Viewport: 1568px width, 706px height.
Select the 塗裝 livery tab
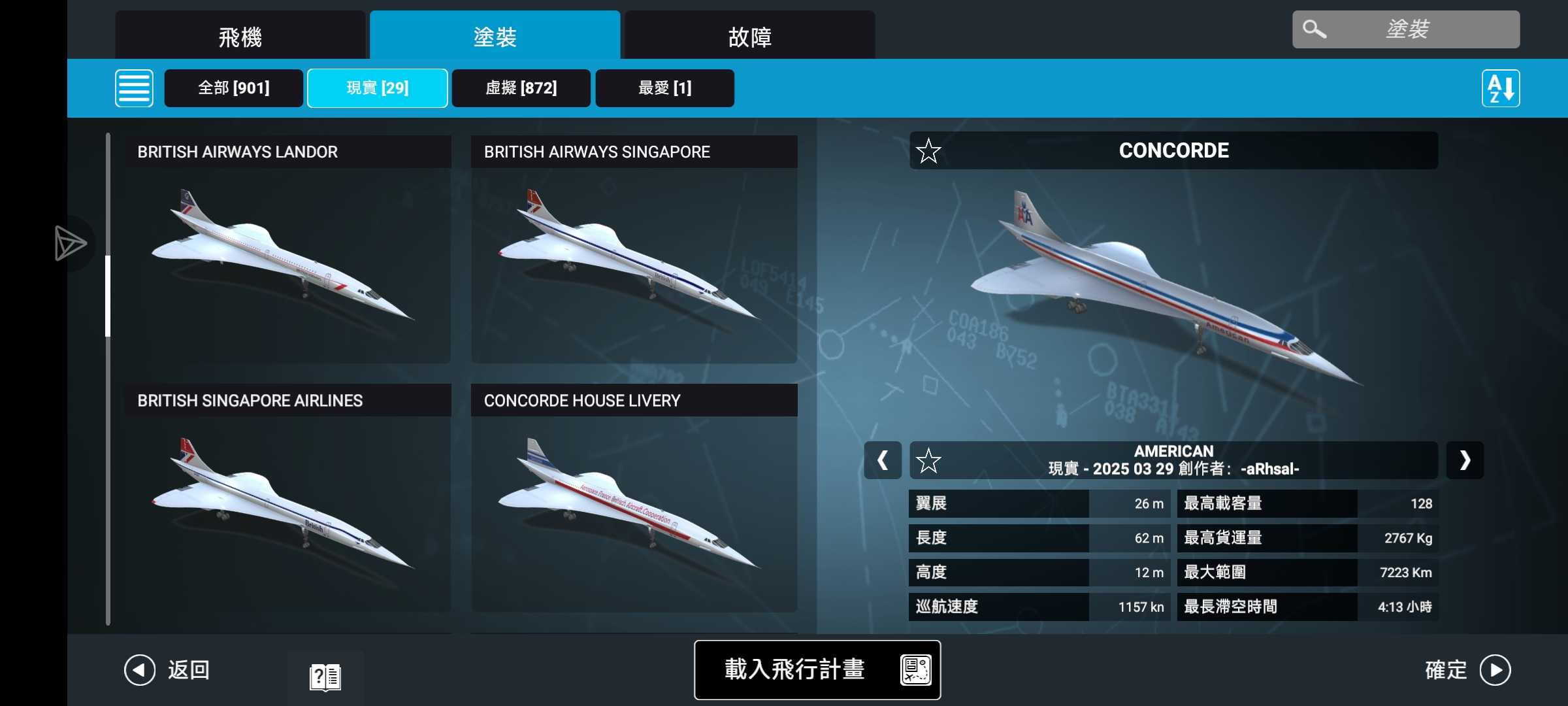click(495, 37)
